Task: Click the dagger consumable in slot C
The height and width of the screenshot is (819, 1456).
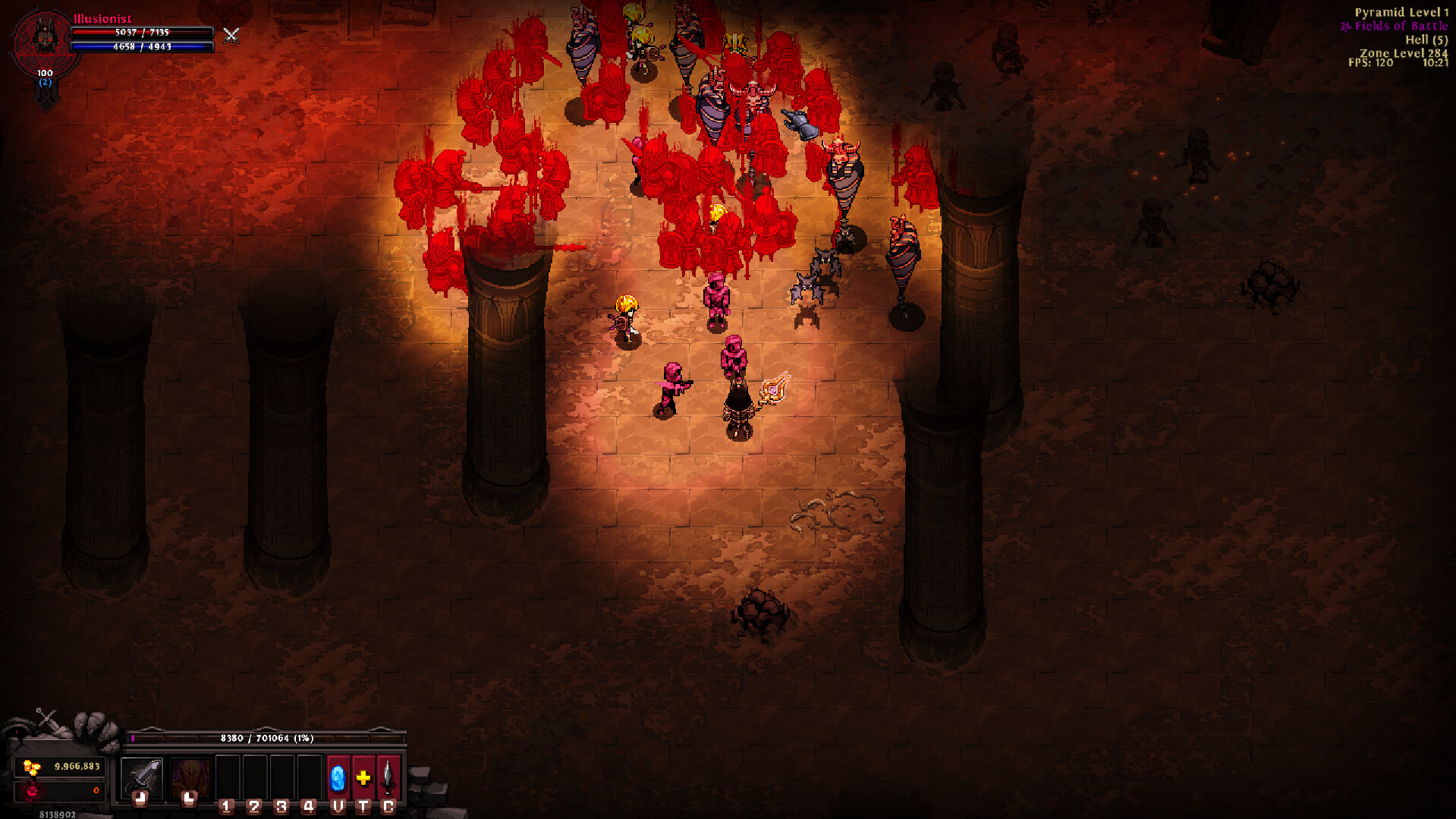Action: [388, 778]
